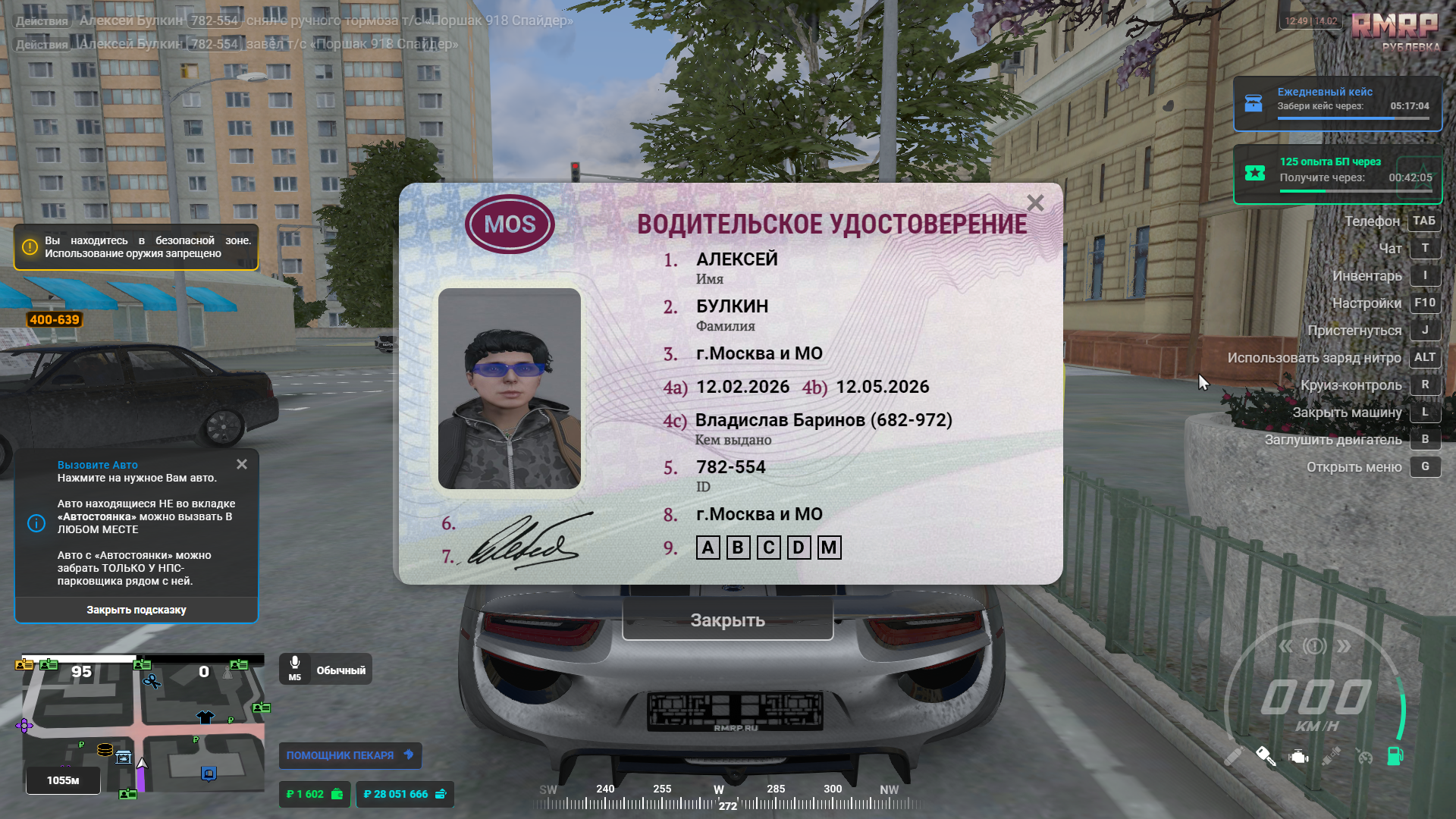This screenshot has height=819, width=1456.
Task: Click the Закрыть button below the license
Action: (727, 620)
